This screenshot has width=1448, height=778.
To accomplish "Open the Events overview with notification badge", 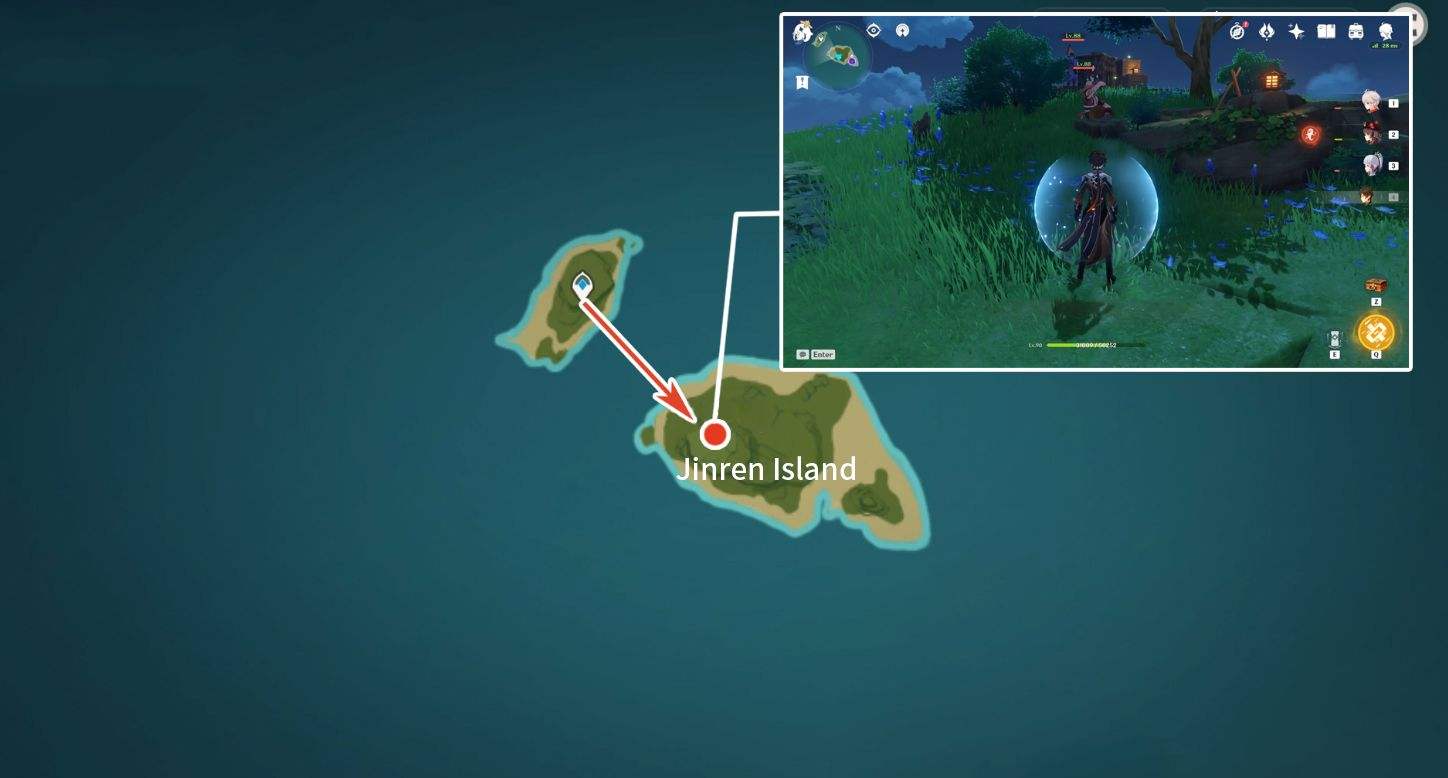I will (1236, 31).
